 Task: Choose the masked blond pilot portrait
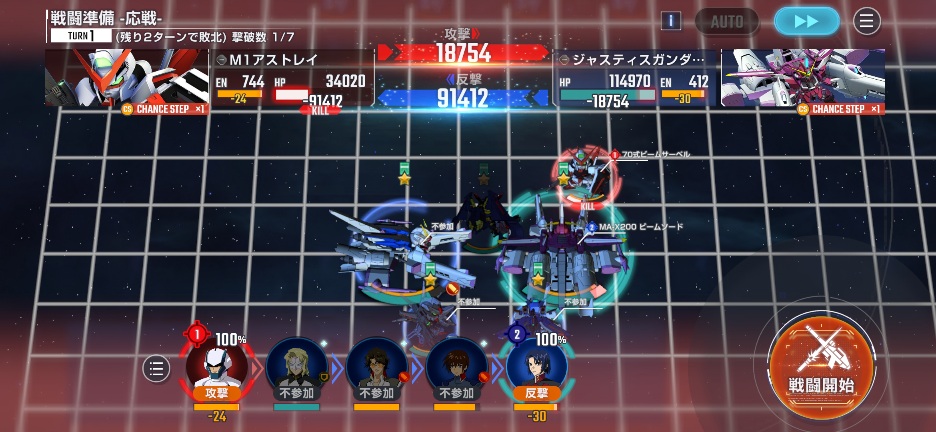click(x=297, y=368)
